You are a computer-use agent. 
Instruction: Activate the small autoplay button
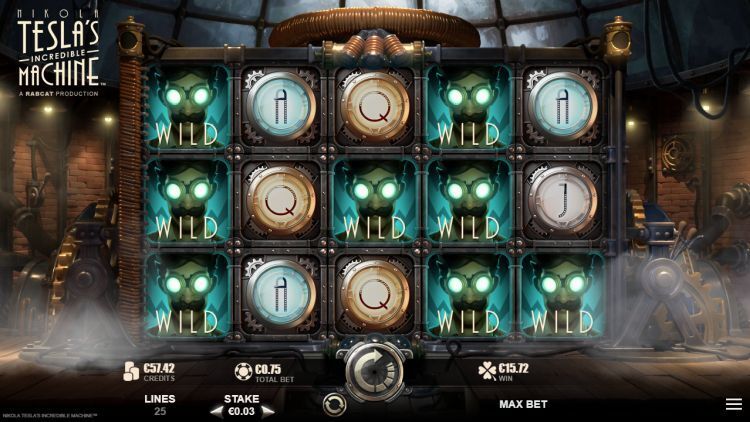pos(336,405)
